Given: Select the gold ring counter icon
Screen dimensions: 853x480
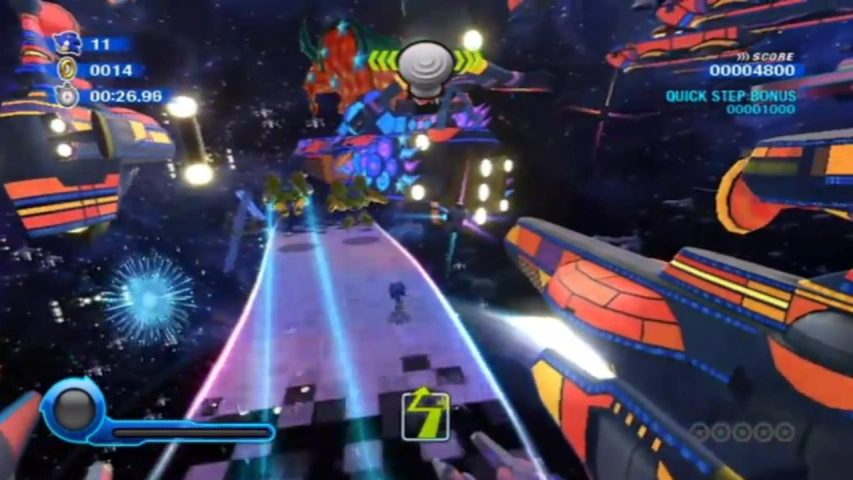Looking at the screenshot, I should [67, 70].
